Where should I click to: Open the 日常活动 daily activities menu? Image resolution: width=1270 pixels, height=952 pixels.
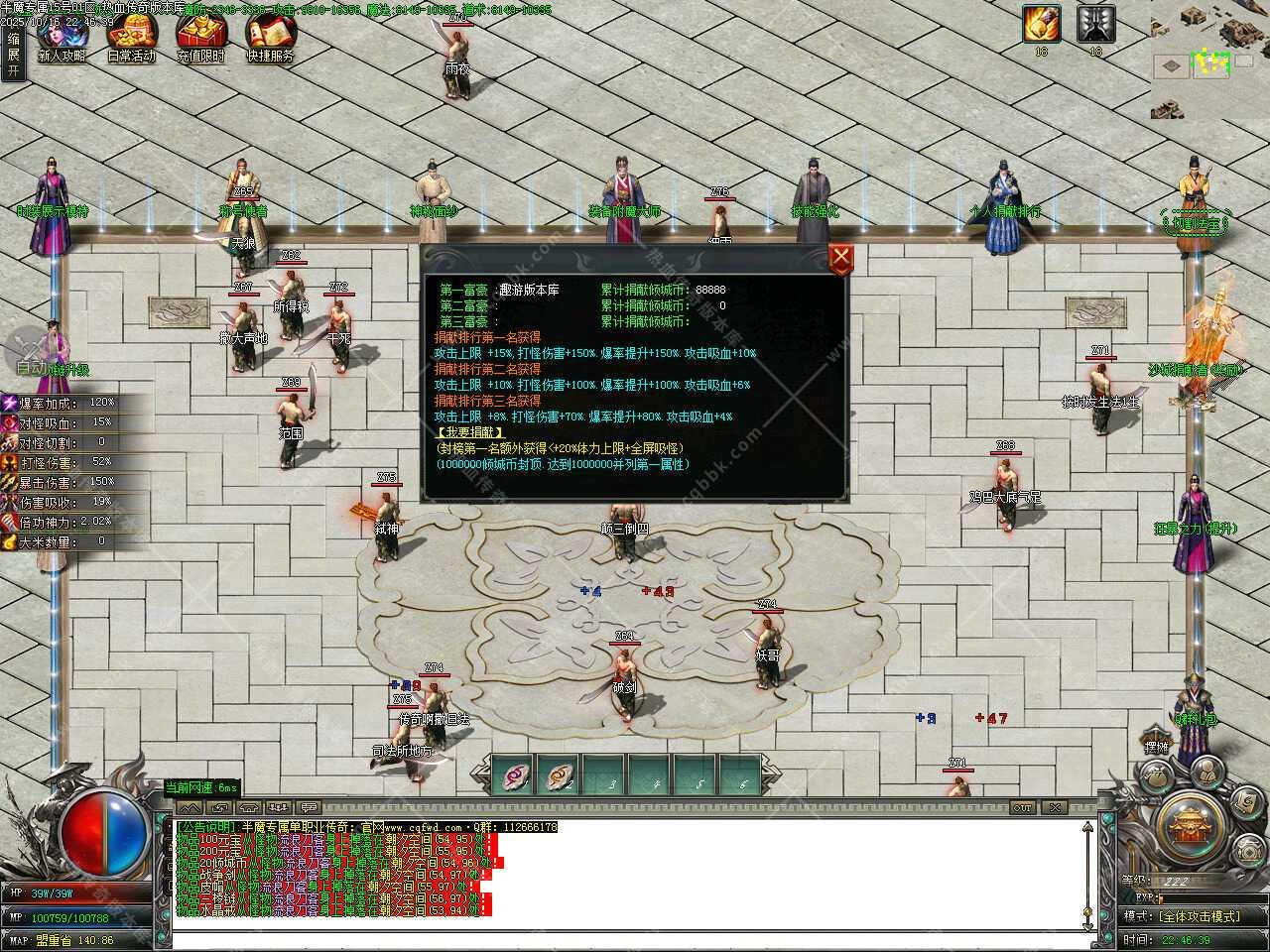tap(131, 38)
